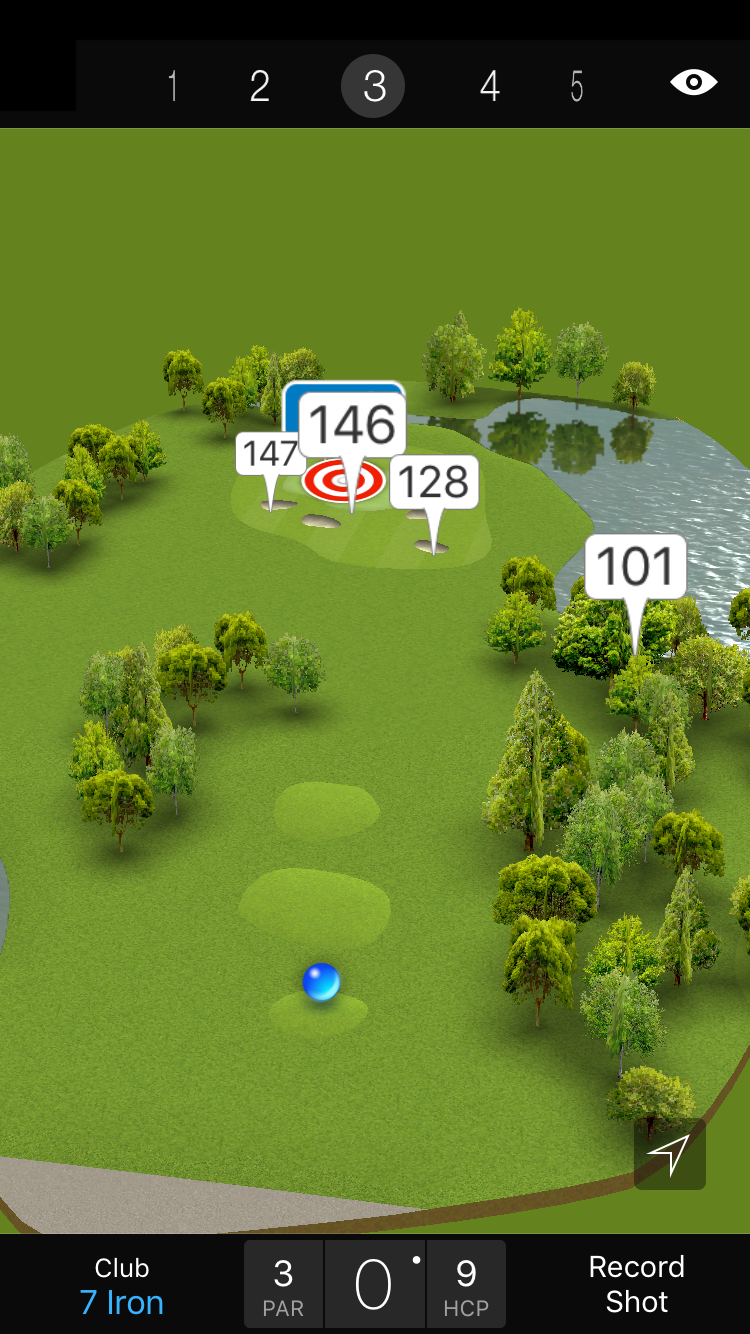750x1334 pixels.
Task: Open the HCP 9 handicap box
Action: (x=466, y=1285)
